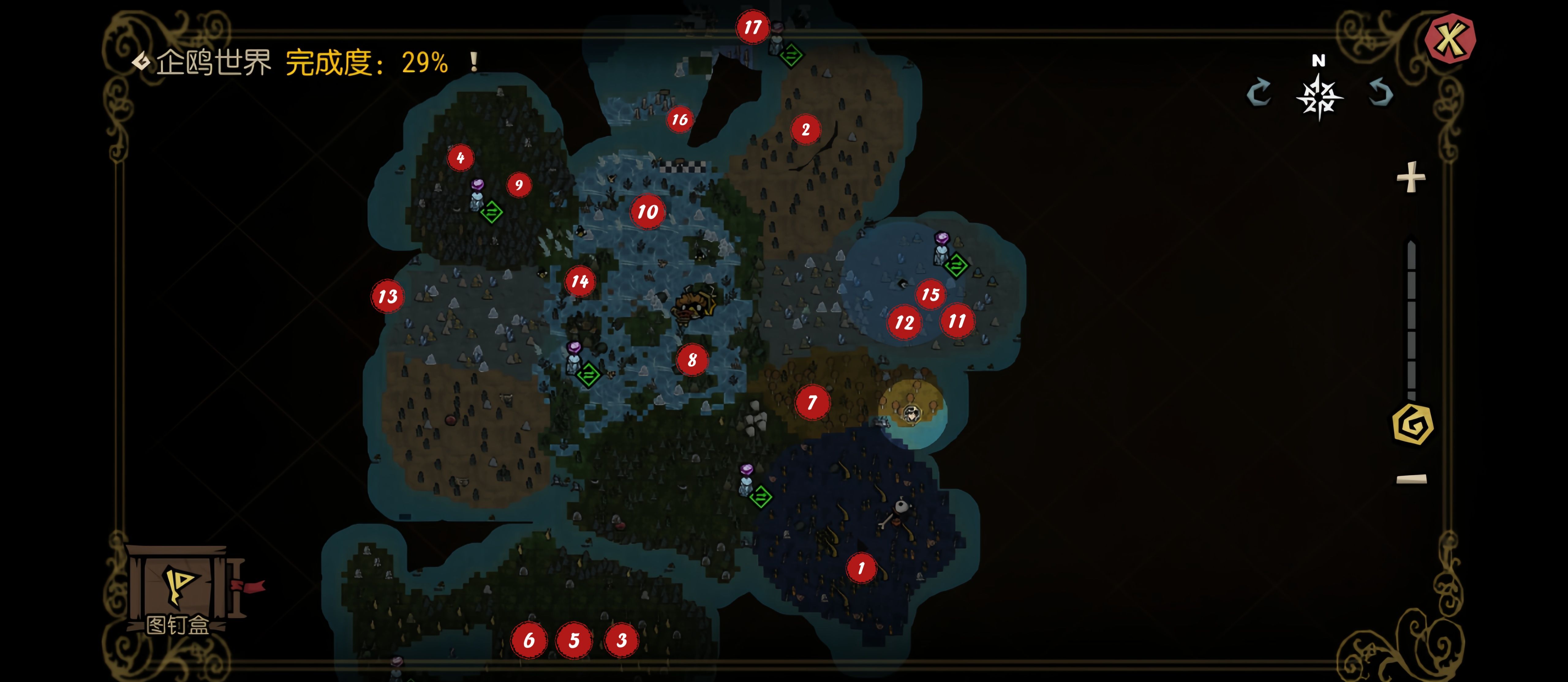Select map marker number 2

805,129
